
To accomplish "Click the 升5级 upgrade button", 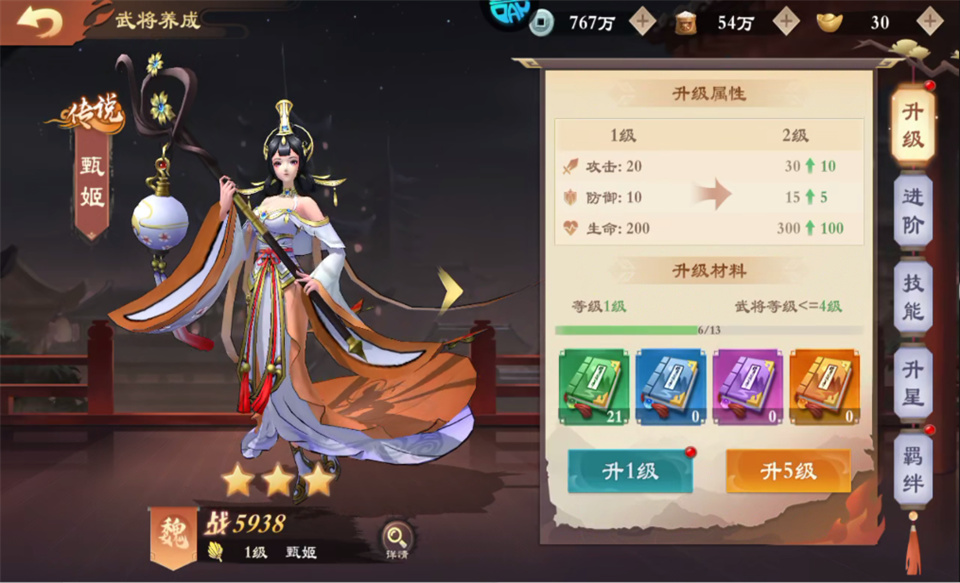I will tap(788, 471).
